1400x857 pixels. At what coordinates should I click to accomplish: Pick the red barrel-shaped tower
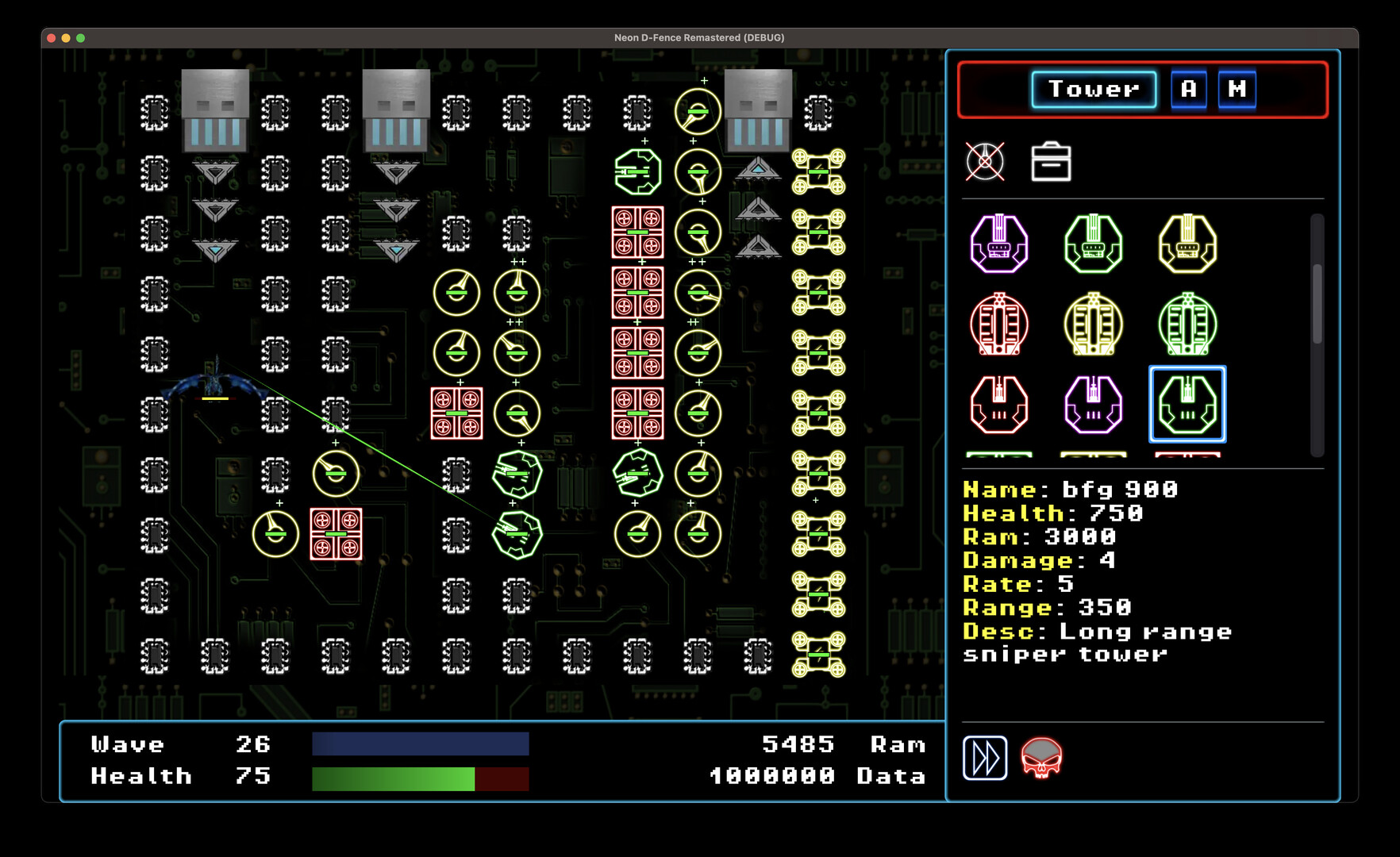coord(999,325)
